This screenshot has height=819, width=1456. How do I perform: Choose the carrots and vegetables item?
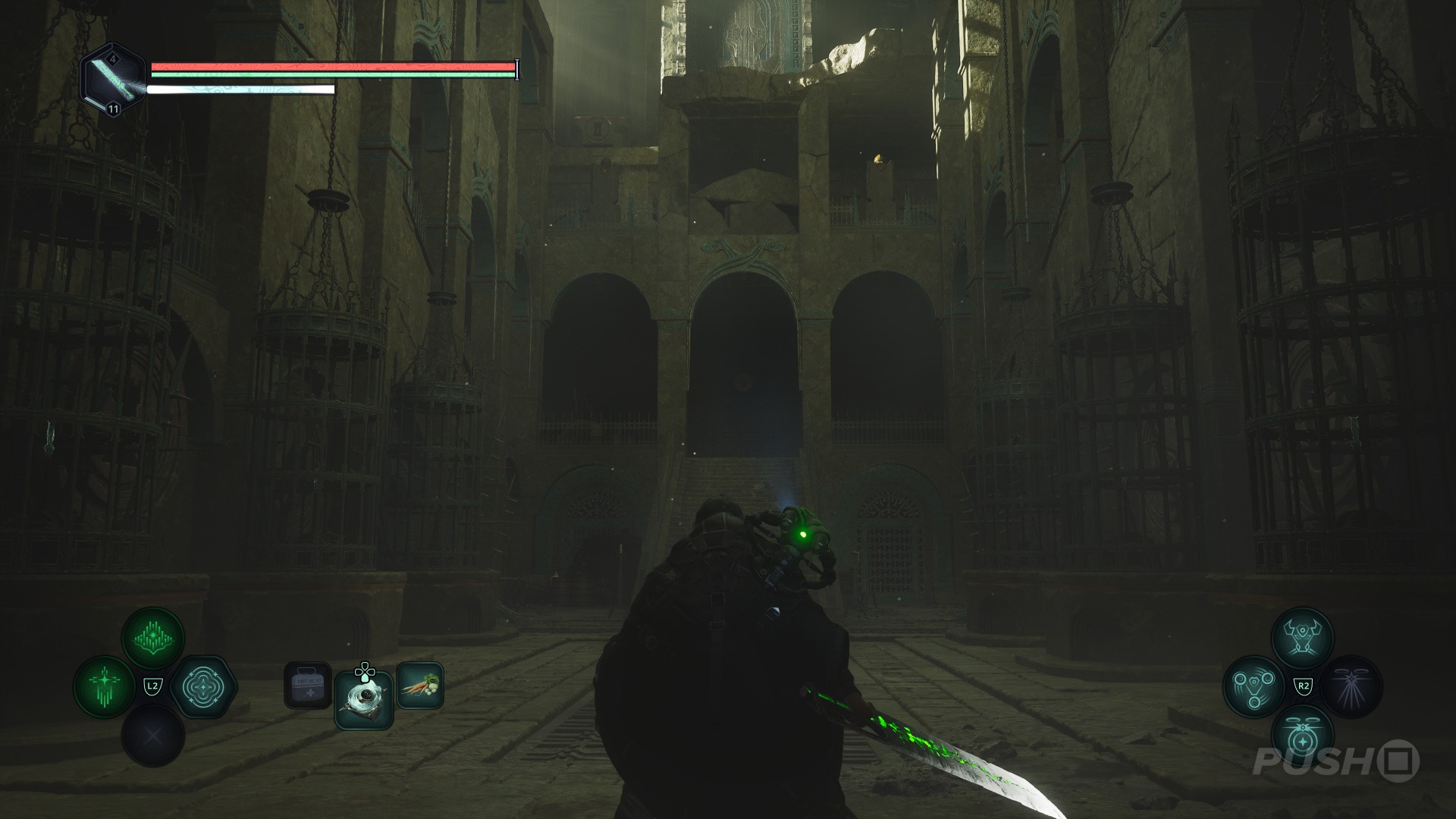tap(419, 686)
